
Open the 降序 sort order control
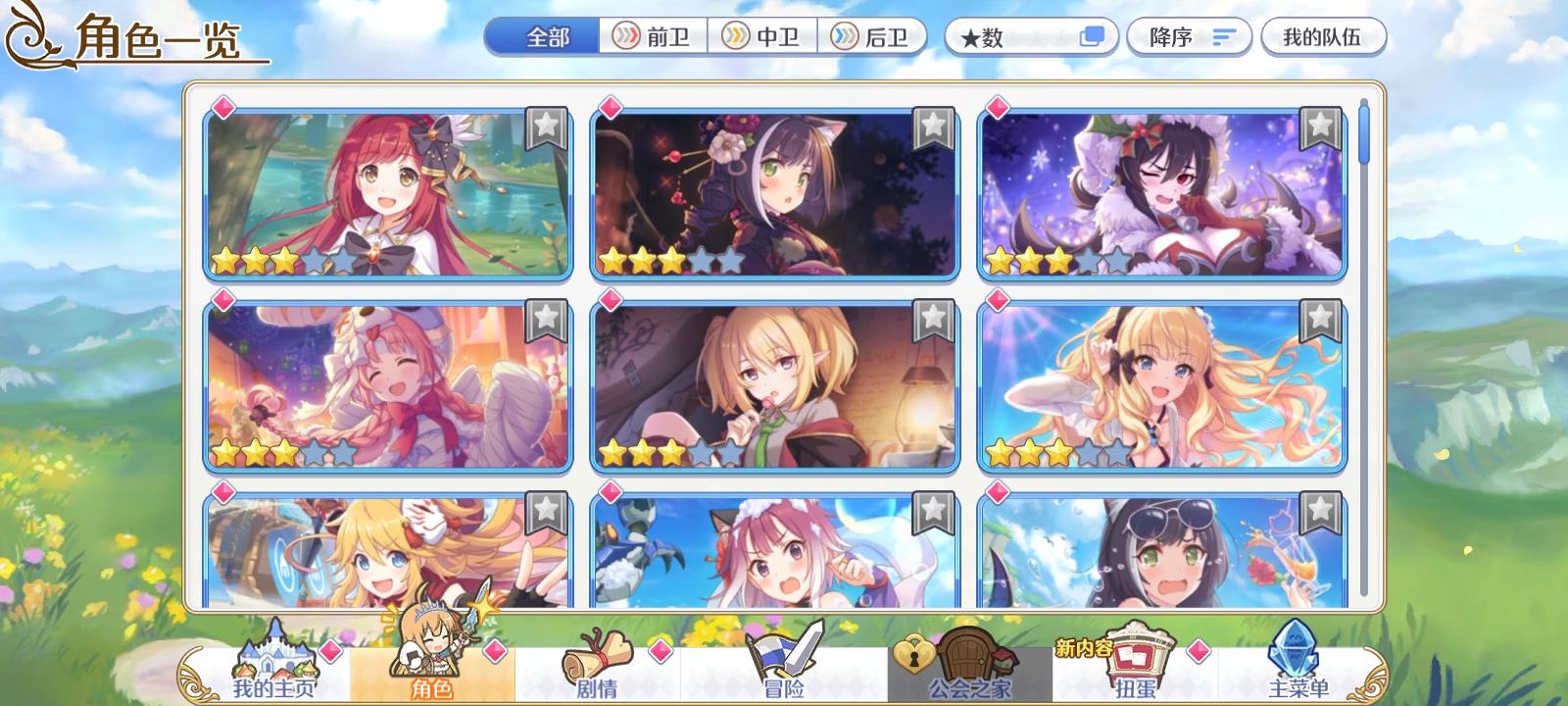[1189, 36]
